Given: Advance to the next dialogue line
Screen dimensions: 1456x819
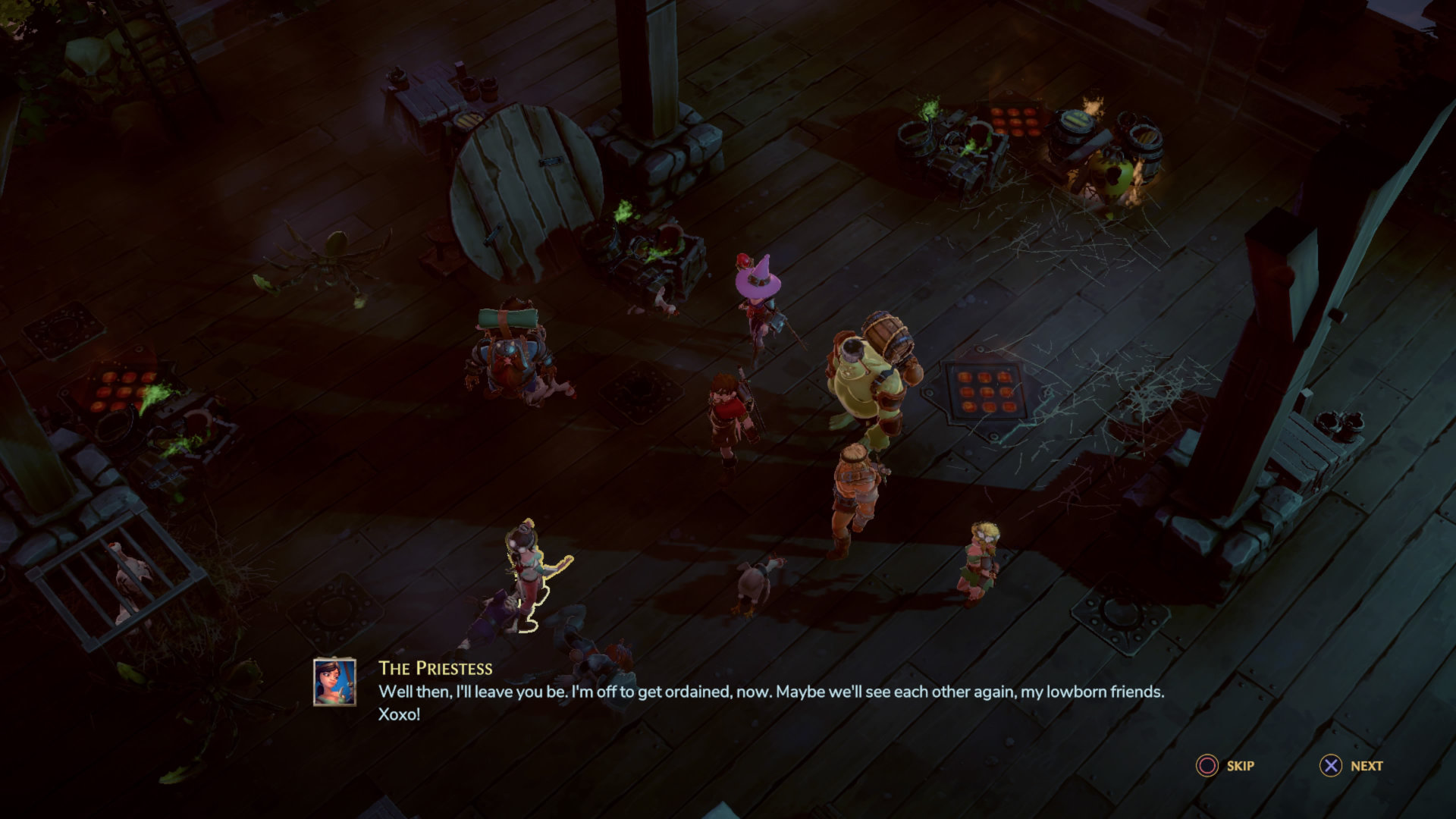Looking at the screenshot, I should 1351,766.
